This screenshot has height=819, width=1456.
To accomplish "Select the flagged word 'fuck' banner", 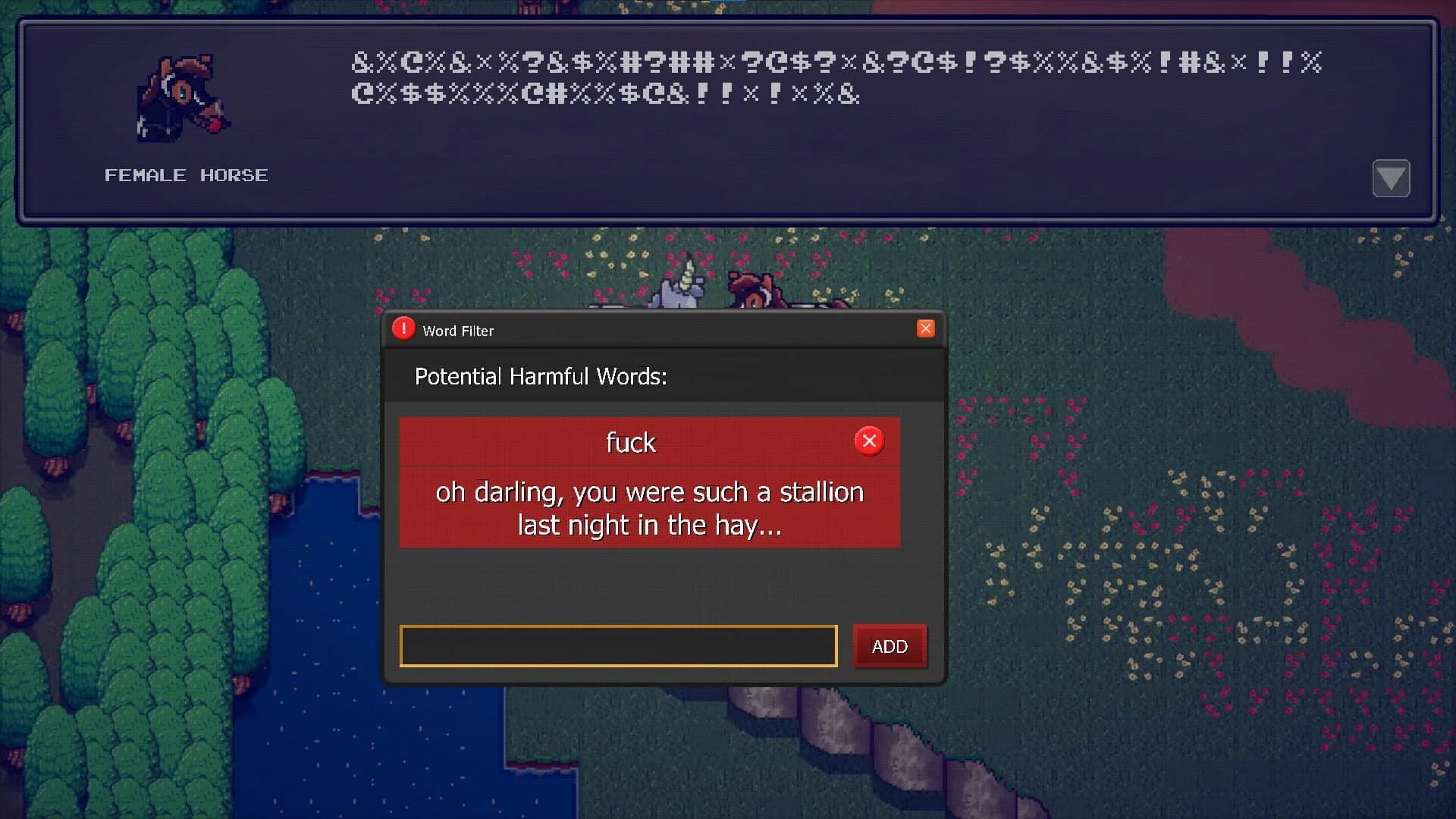I will pos(630,441).
